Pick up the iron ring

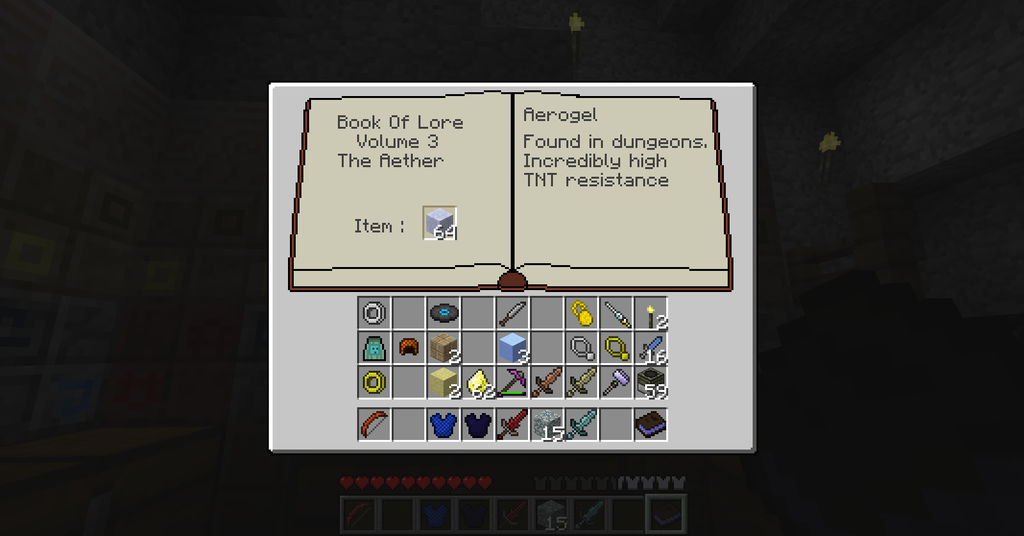click(374, 313)
